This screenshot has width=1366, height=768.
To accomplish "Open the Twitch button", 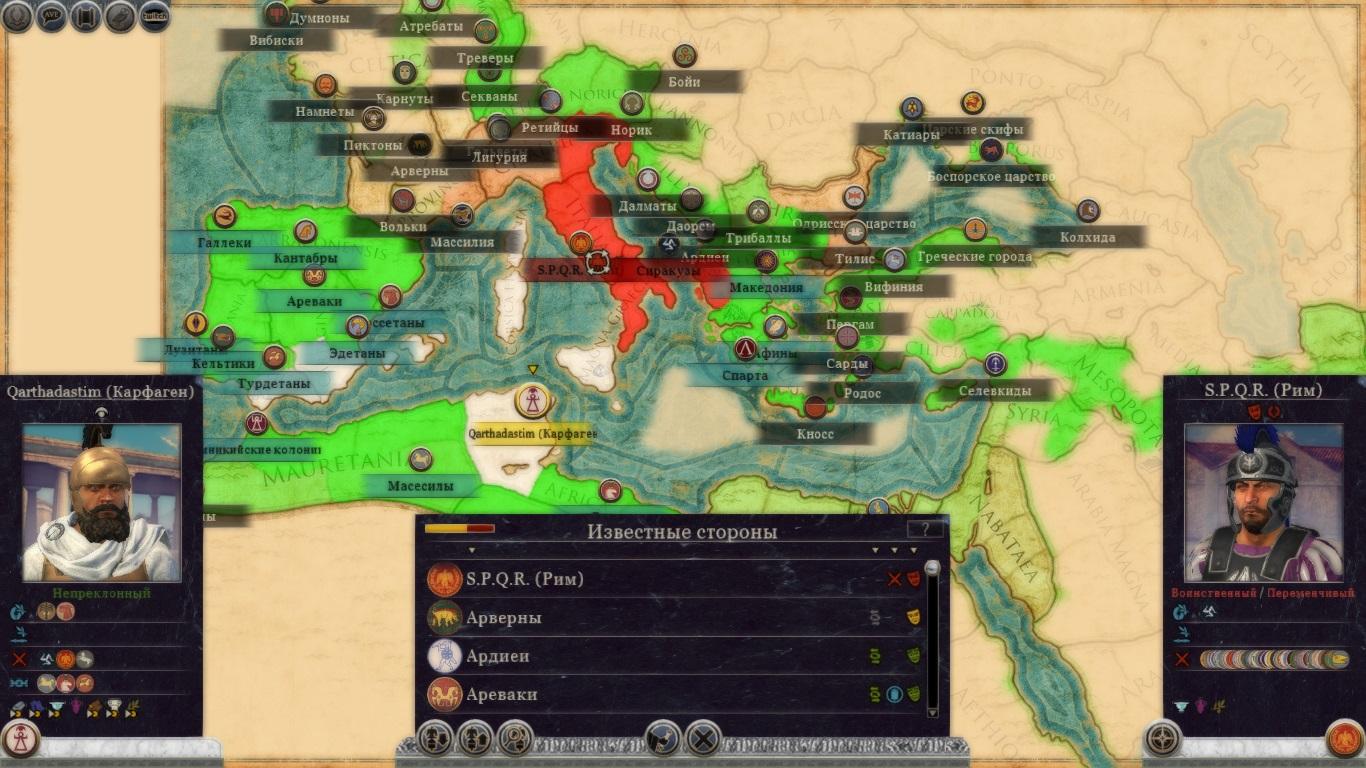I will coord(154,15).
